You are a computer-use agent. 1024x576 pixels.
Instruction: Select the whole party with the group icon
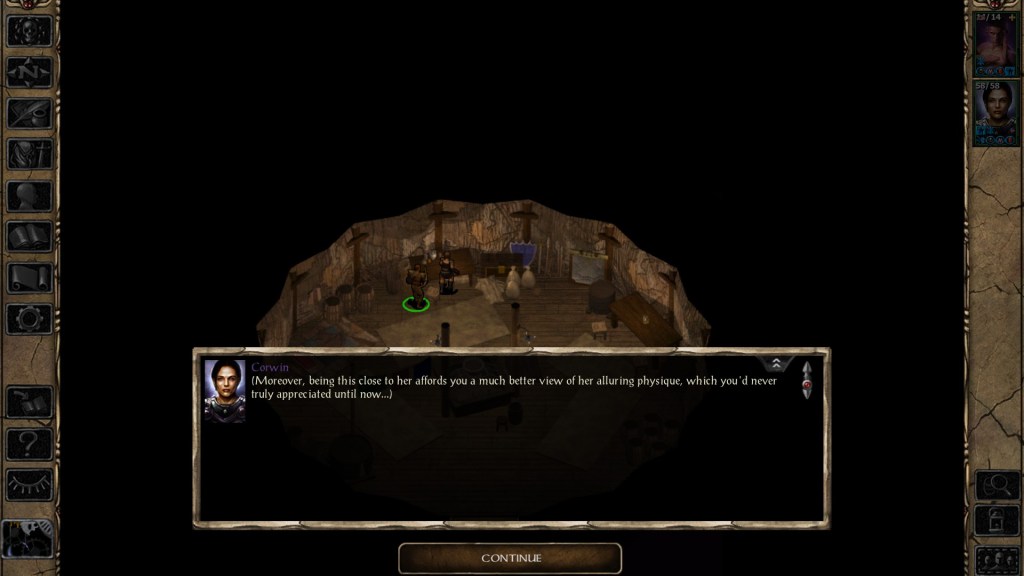pos(995,558)
